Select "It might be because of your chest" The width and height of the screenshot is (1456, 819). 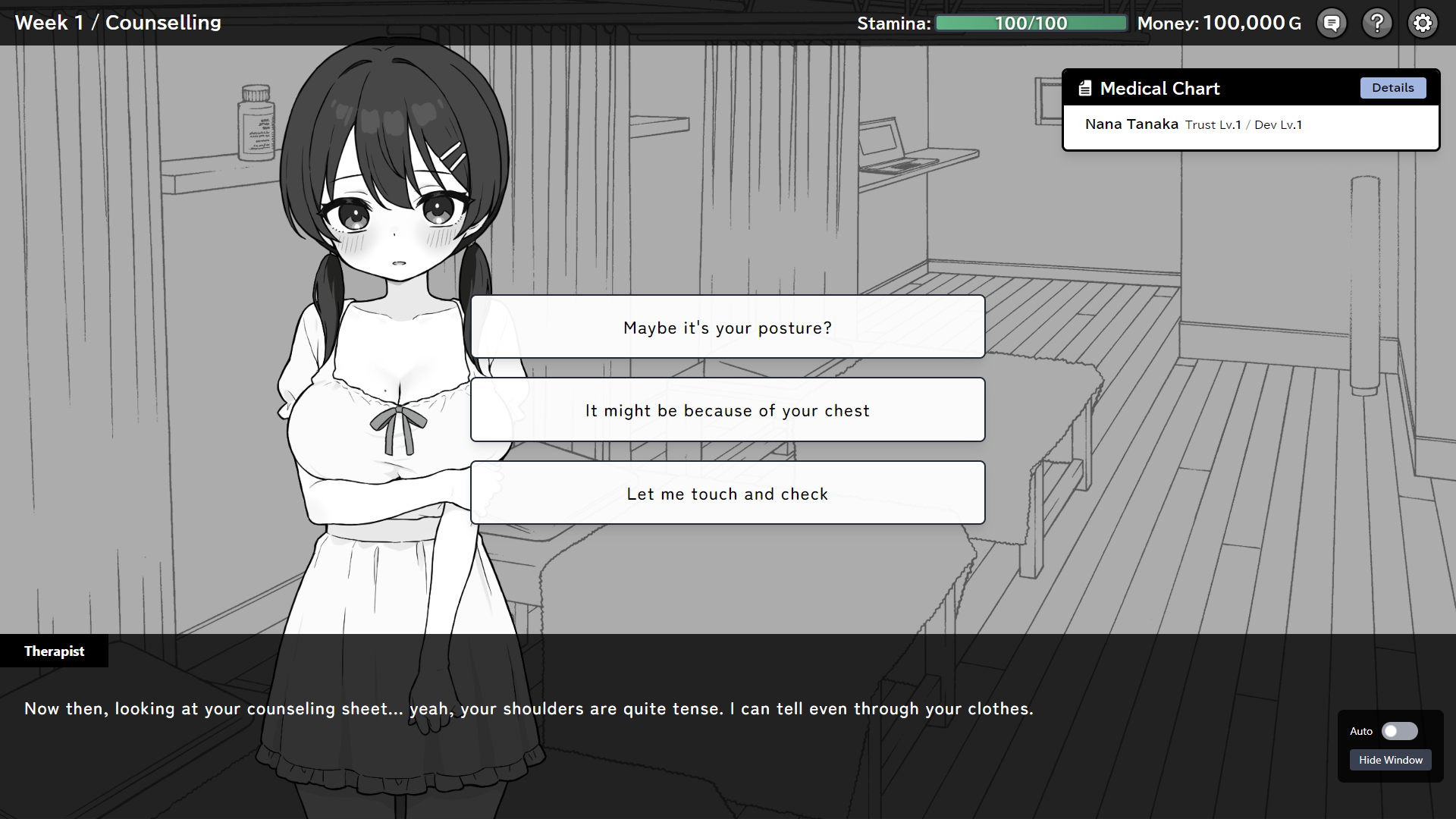click(x=726, y=409)
